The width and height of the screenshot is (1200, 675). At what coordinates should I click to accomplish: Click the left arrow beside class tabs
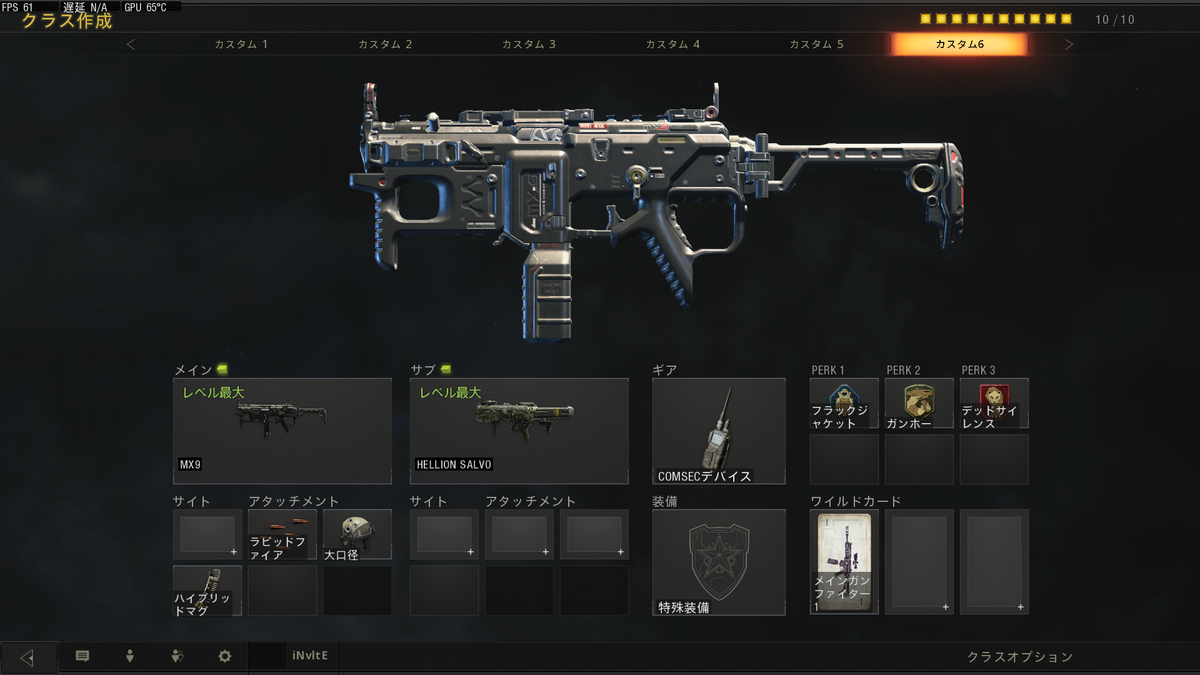pyautogui.click(x=131, y=44)
